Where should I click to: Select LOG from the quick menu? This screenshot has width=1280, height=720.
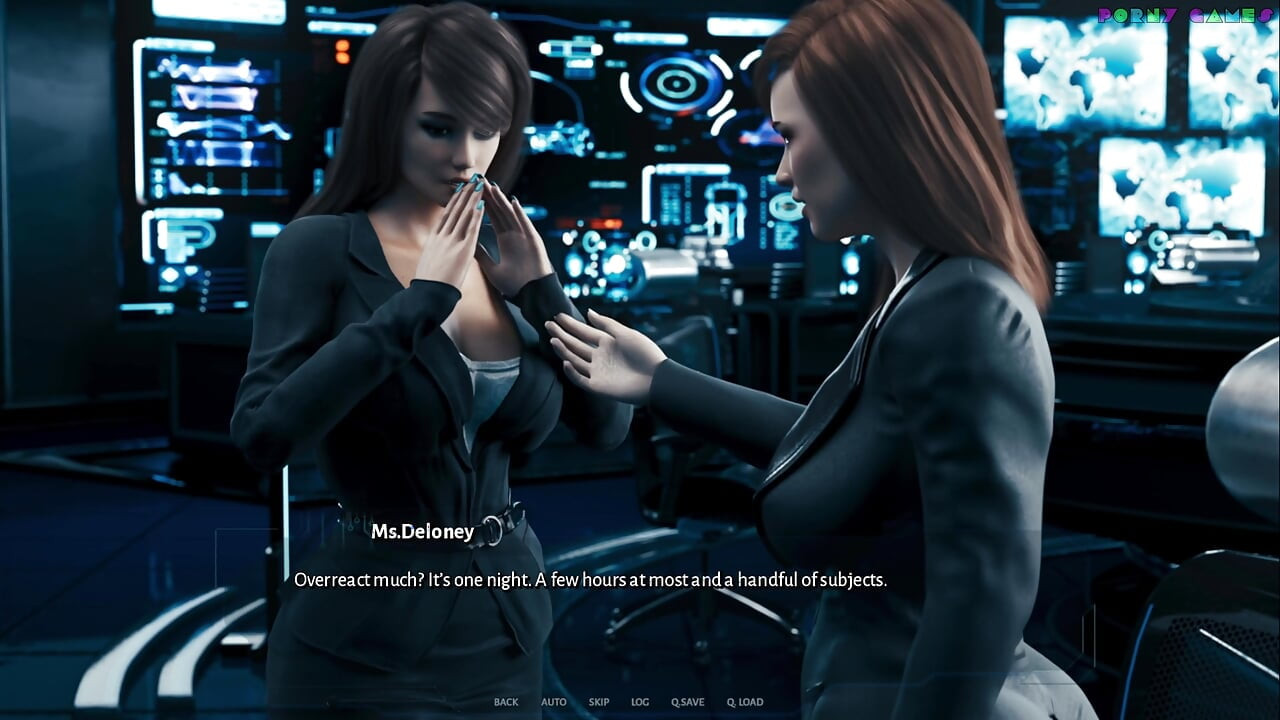click(638, 702)
